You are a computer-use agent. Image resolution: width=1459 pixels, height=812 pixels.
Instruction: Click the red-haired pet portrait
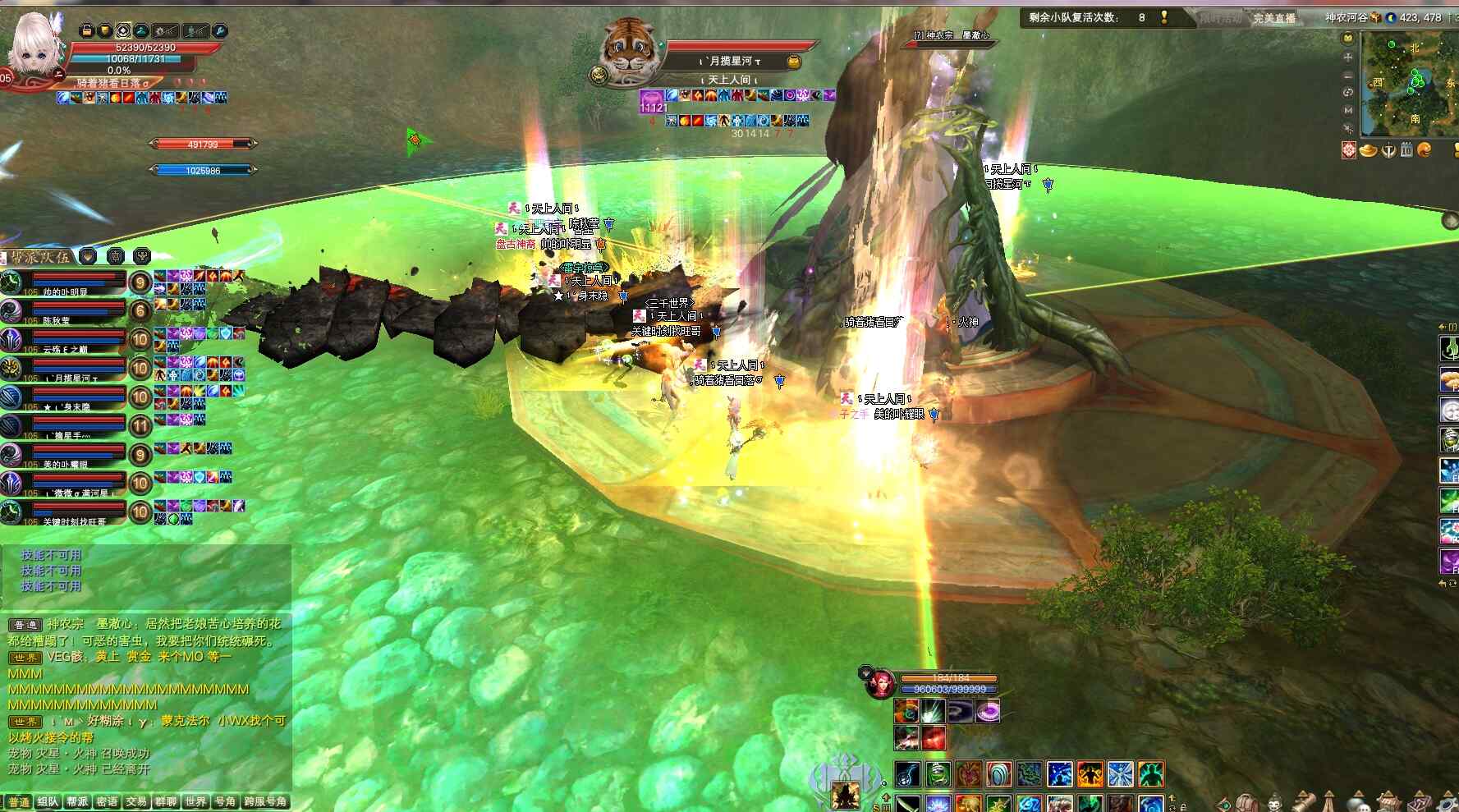tap(879, 684)
